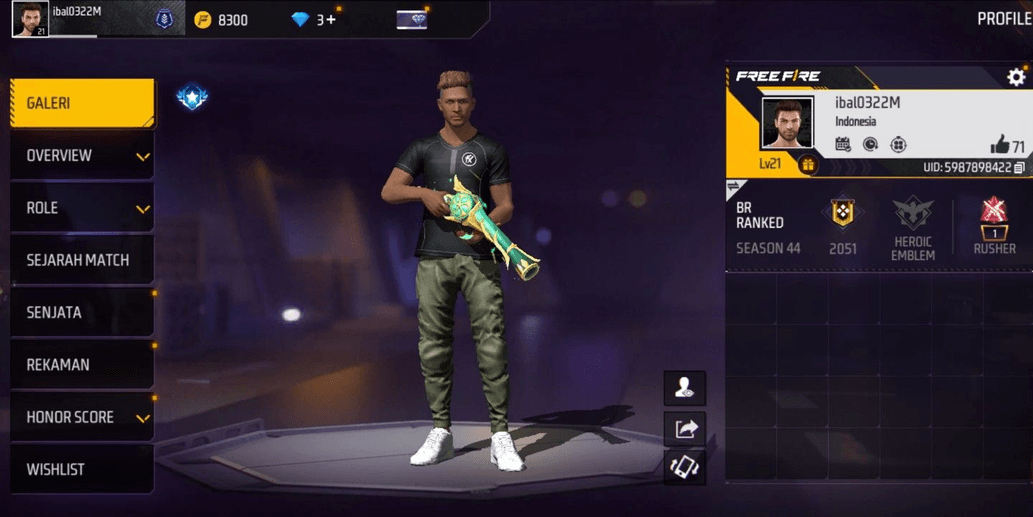Click the blue star badge icon
The image size is (1033, 517).
point(191,96)
